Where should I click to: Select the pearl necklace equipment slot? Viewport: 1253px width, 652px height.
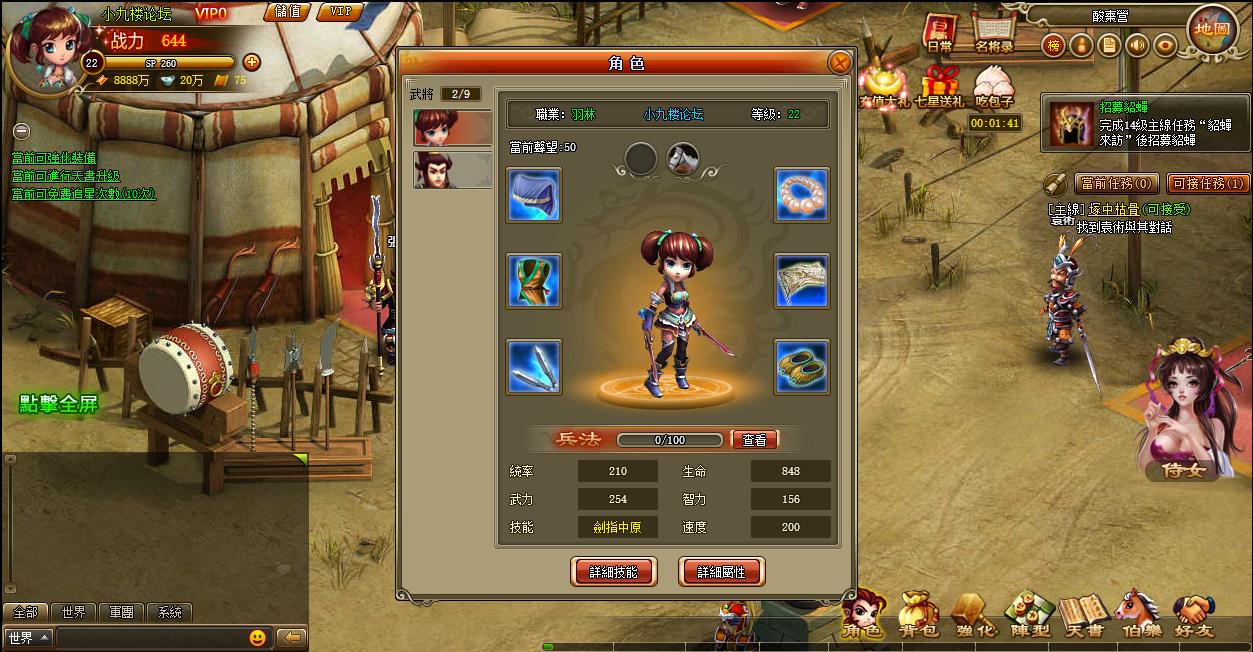tap(802, 195)
